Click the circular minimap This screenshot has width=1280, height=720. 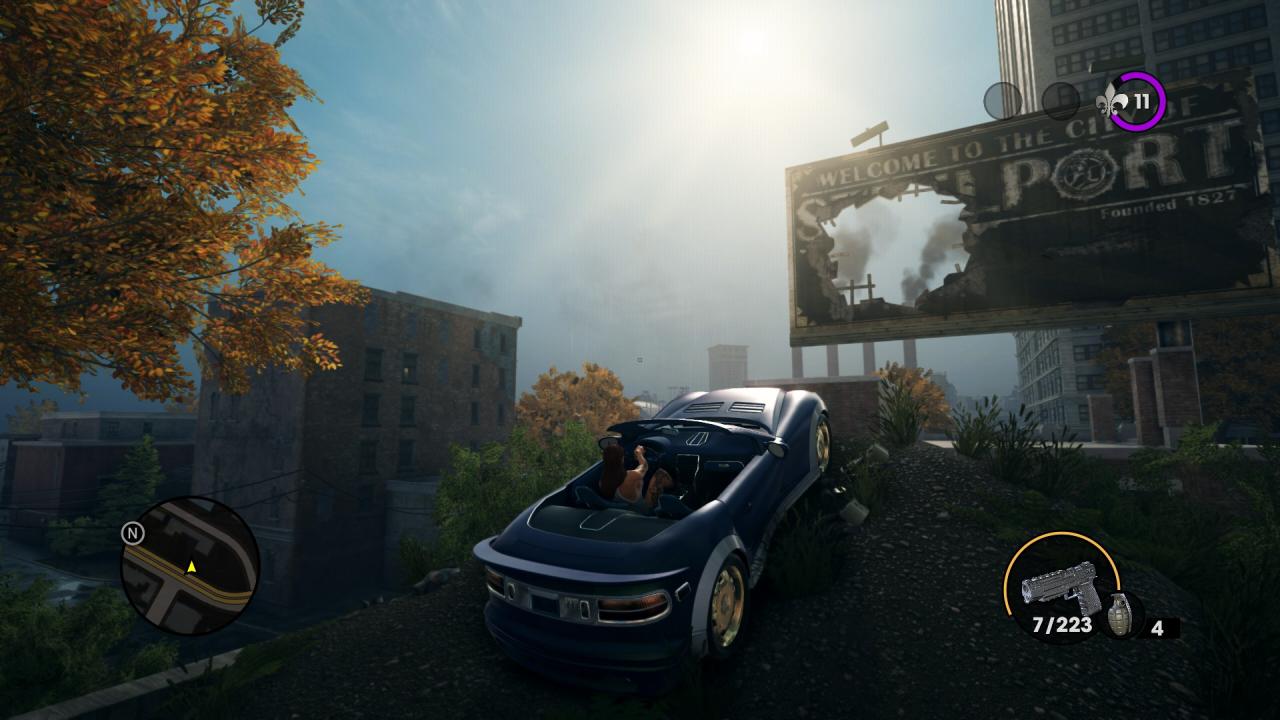click(x=190, y=565)
